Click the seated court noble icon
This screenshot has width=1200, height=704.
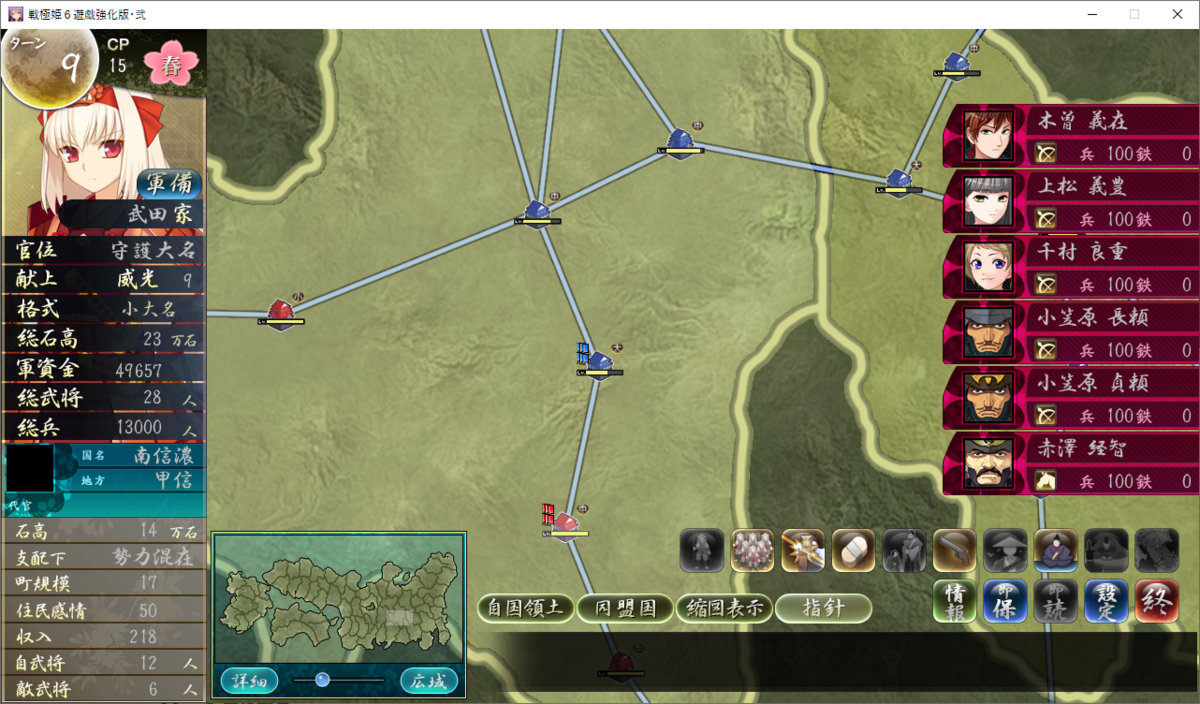pos(1056,551)
